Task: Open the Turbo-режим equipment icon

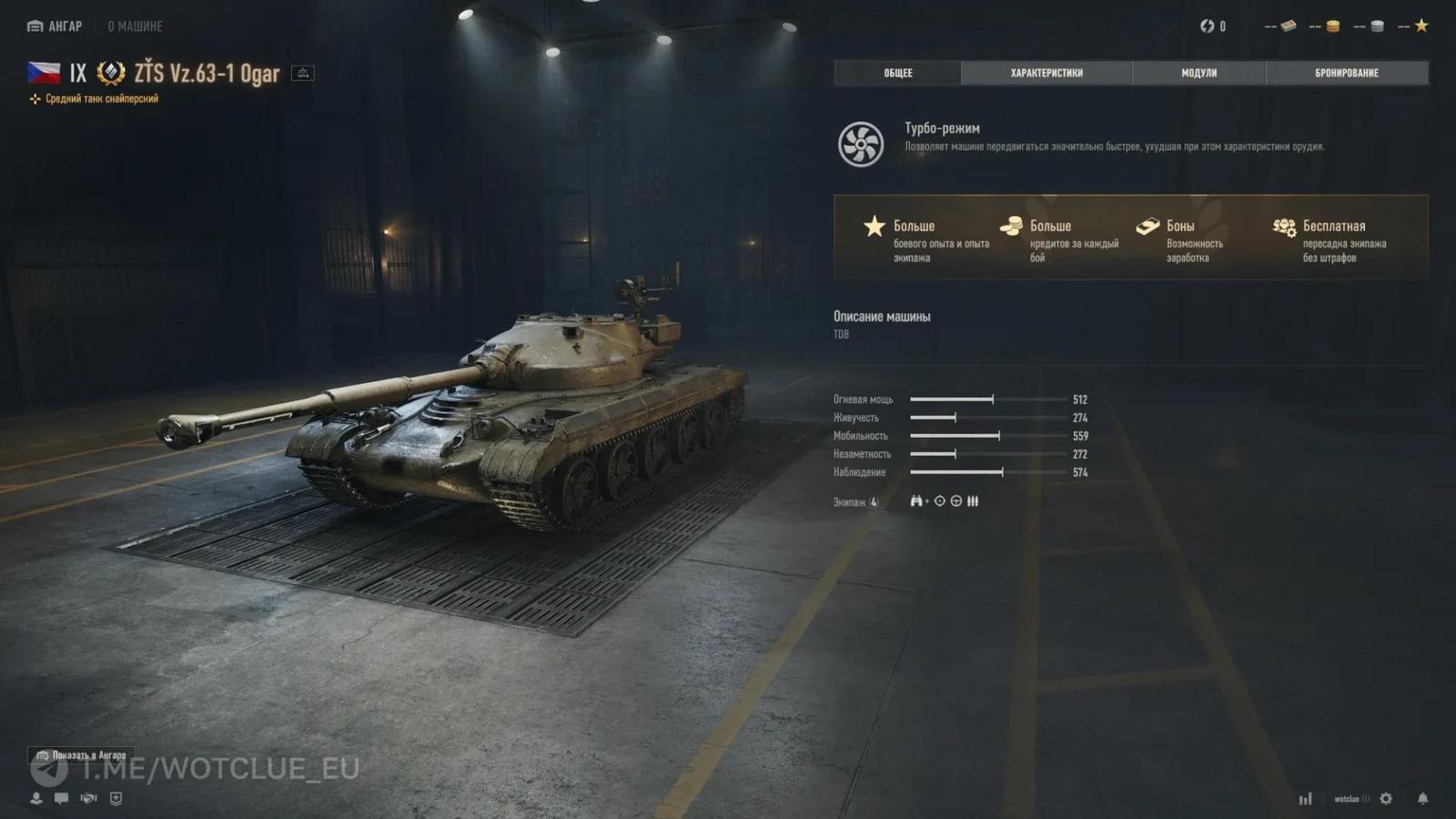Action: (x=860, y=144)
